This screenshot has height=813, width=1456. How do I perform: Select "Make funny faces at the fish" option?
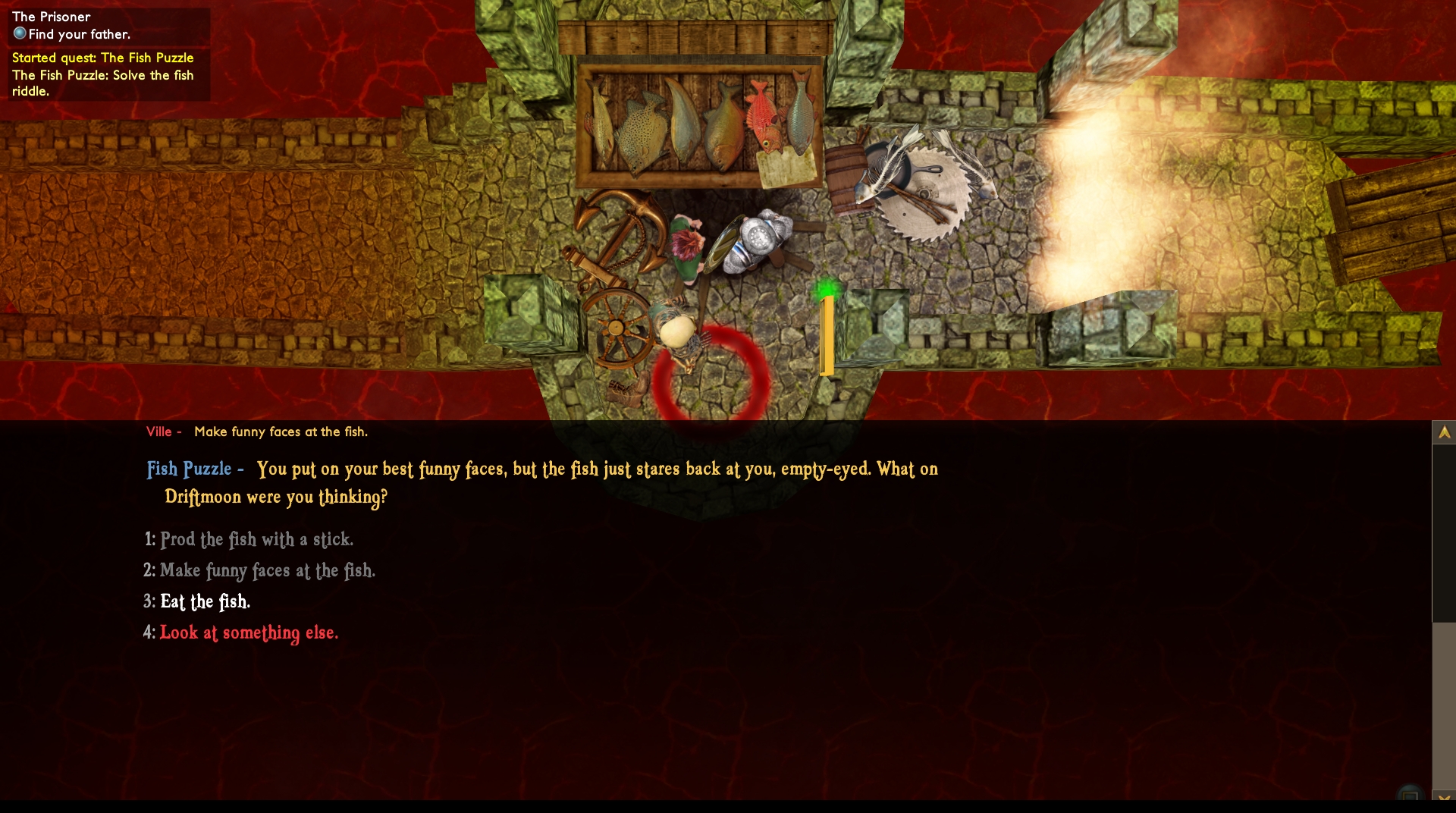267,570
